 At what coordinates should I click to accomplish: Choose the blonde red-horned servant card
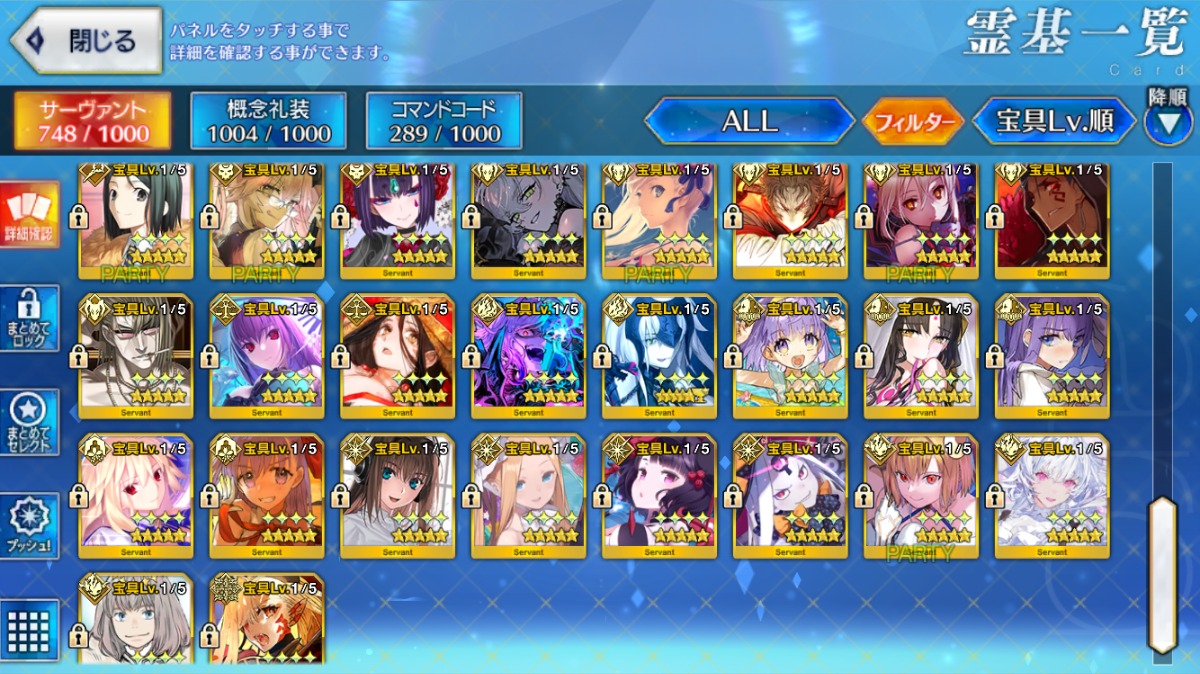click(267, 620)
